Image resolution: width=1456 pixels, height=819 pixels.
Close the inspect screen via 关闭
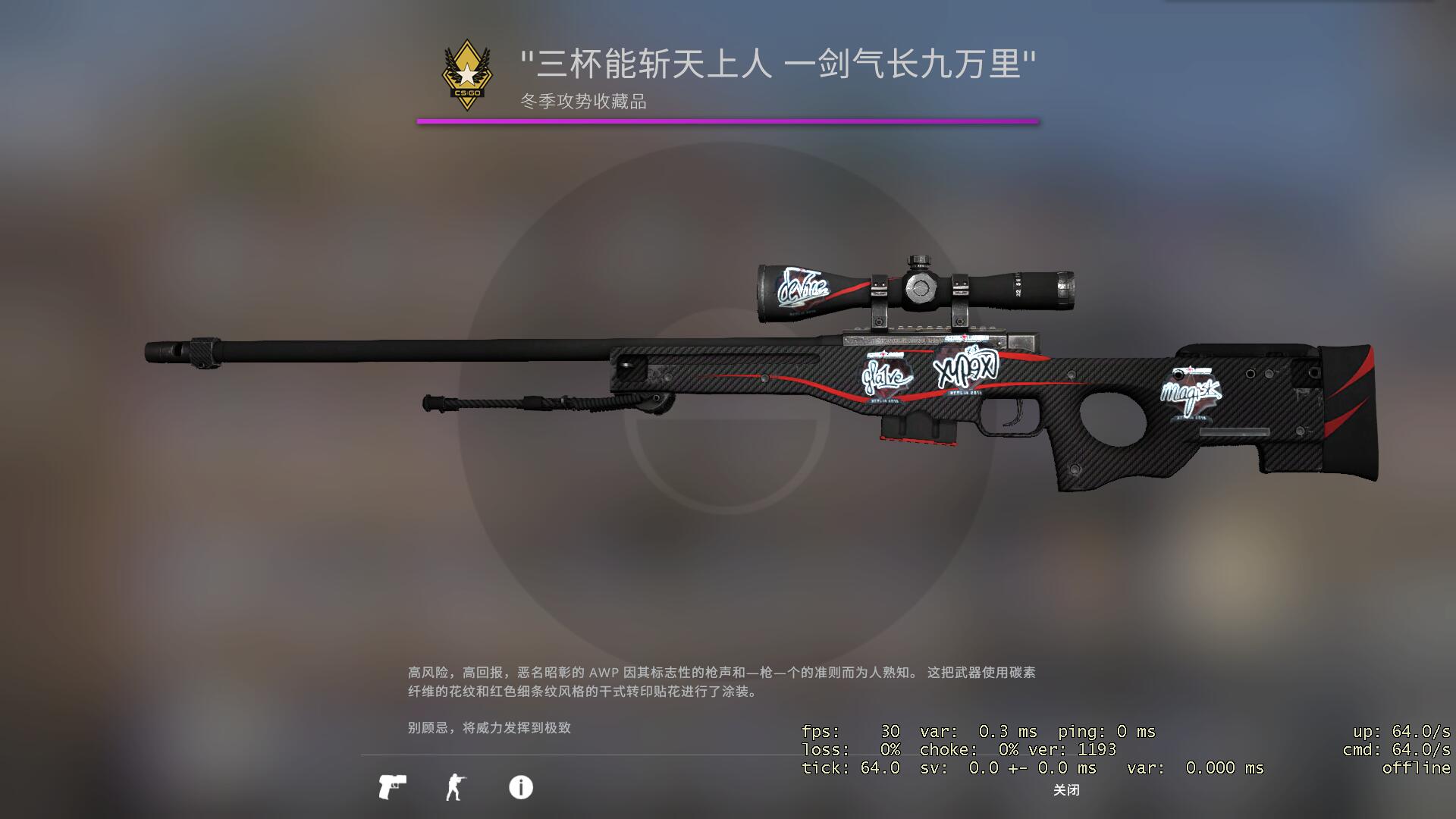click(1065, 790)
